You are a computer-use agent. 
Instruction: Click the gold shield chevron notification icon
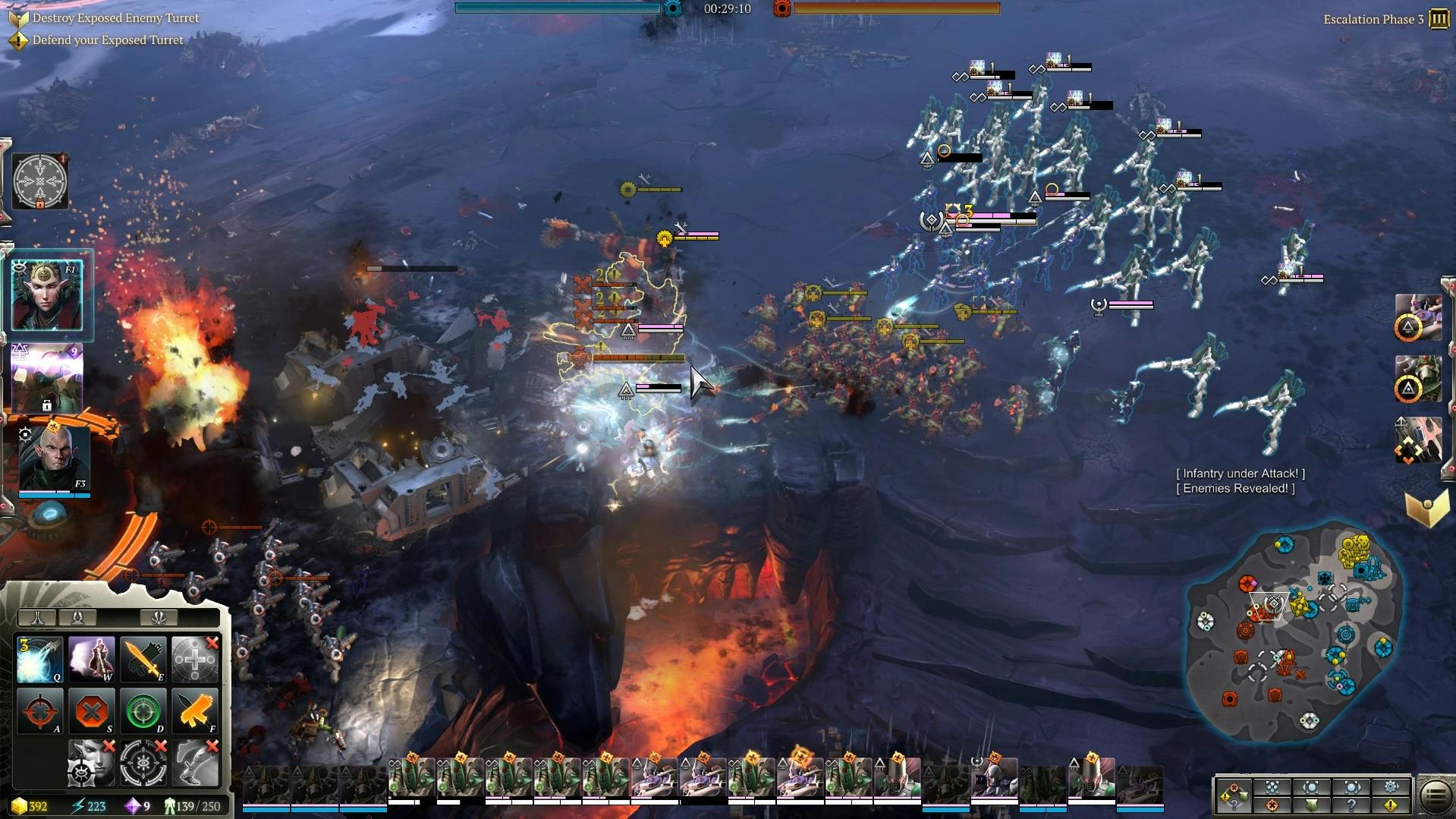pos(1426,509)
